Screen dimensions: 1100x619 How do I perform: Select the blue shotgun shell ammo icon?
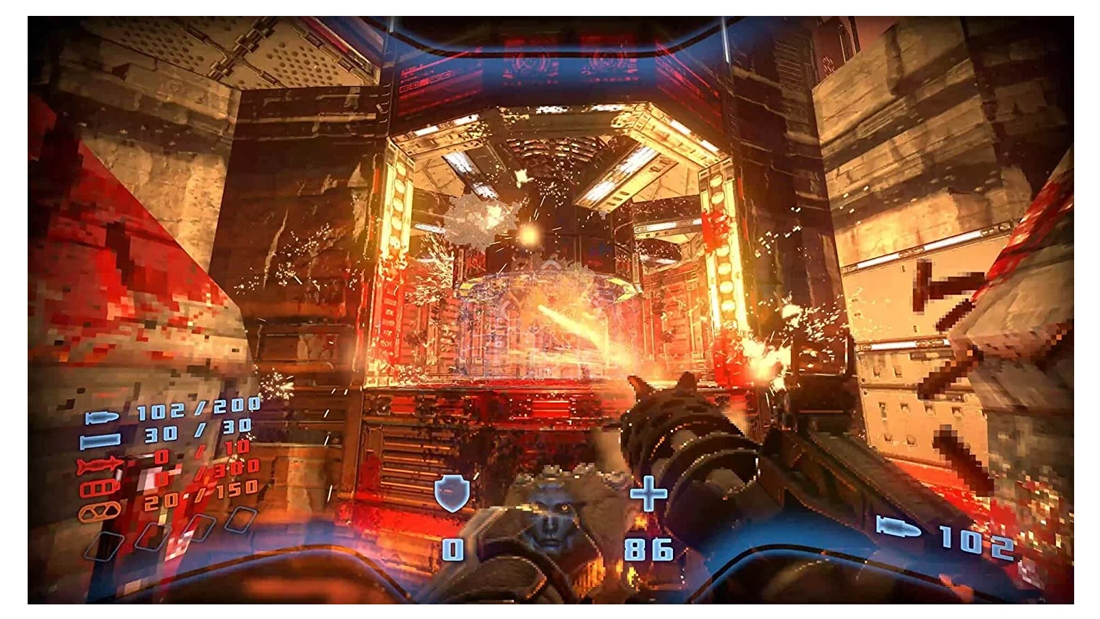[x=101, y=439]
